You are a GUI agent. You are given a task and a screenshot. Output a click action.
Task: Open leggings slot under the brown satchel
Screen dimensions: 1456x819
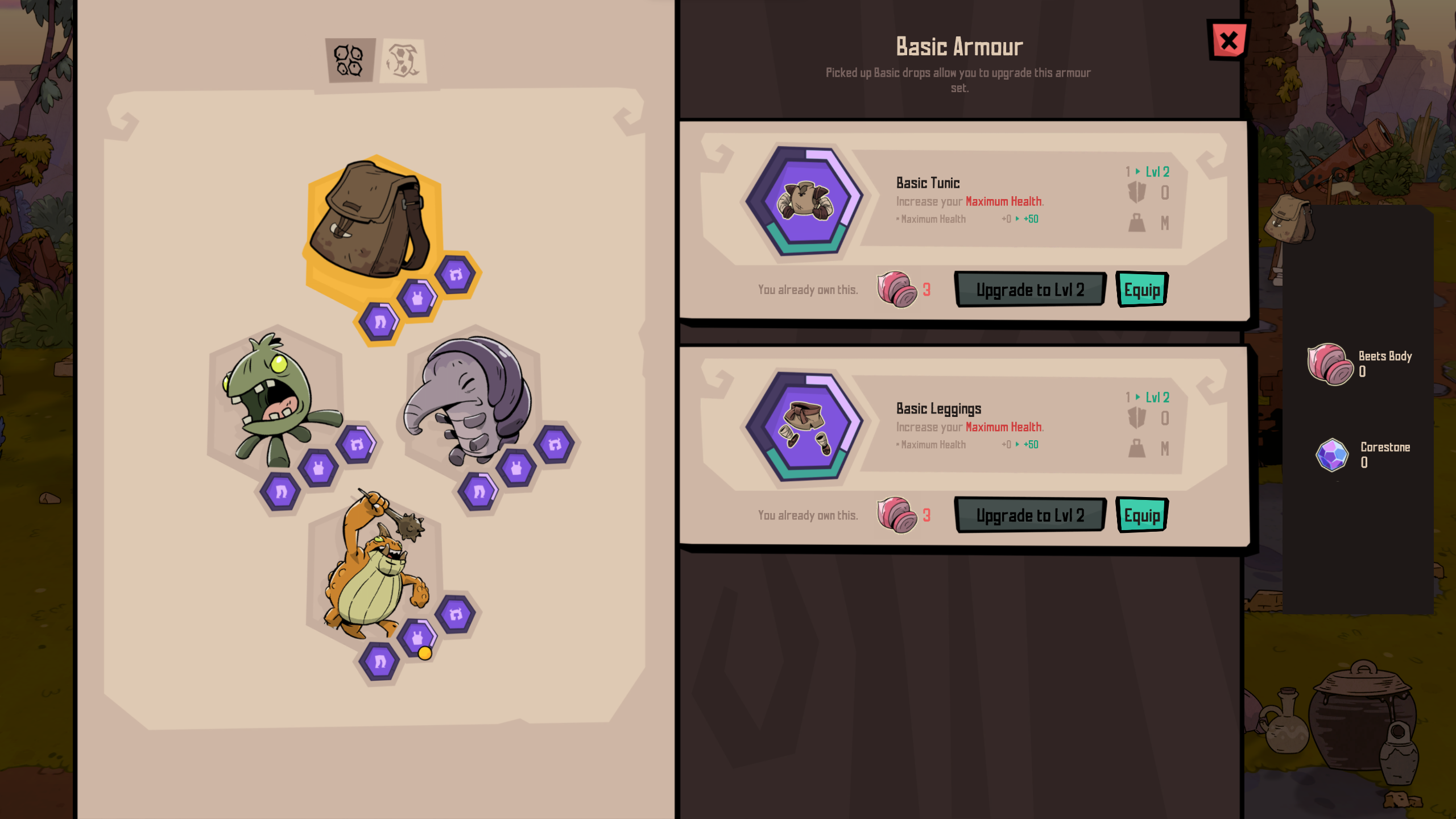379,322
